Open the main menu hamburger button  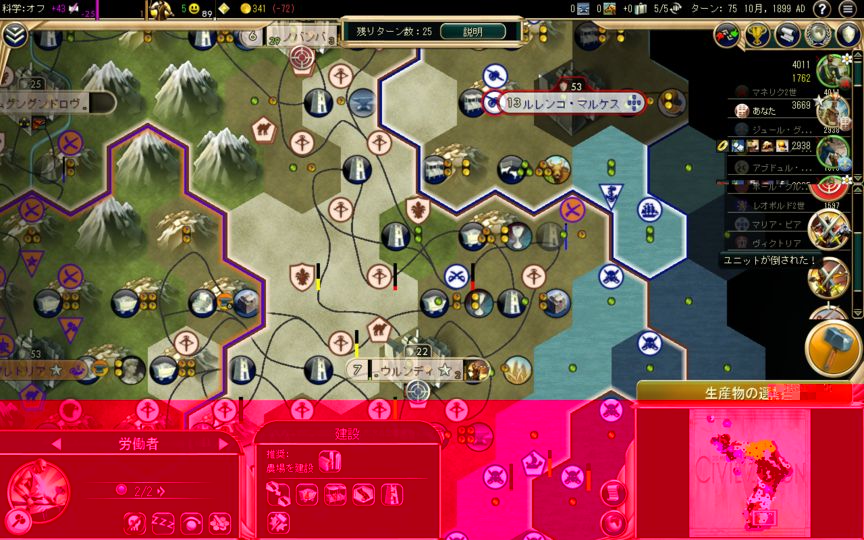click(848, 9)
